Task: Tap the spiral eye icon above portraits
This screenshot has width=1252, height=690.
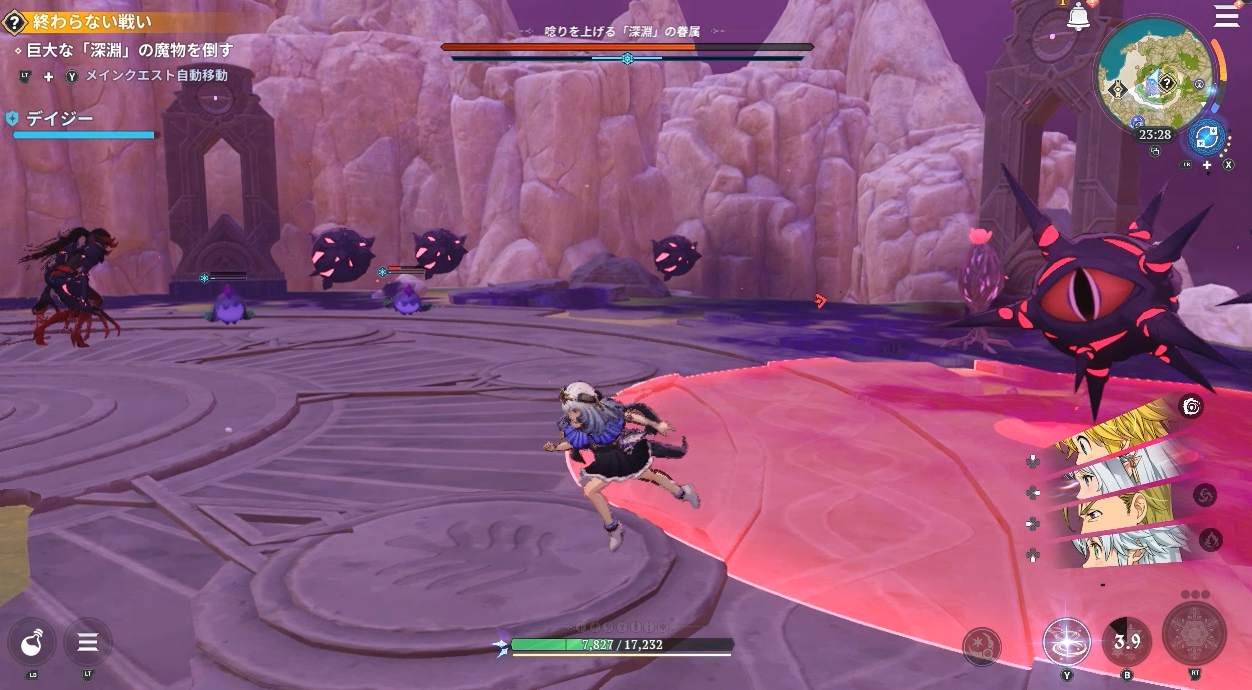Action: tap(1190, 405)
